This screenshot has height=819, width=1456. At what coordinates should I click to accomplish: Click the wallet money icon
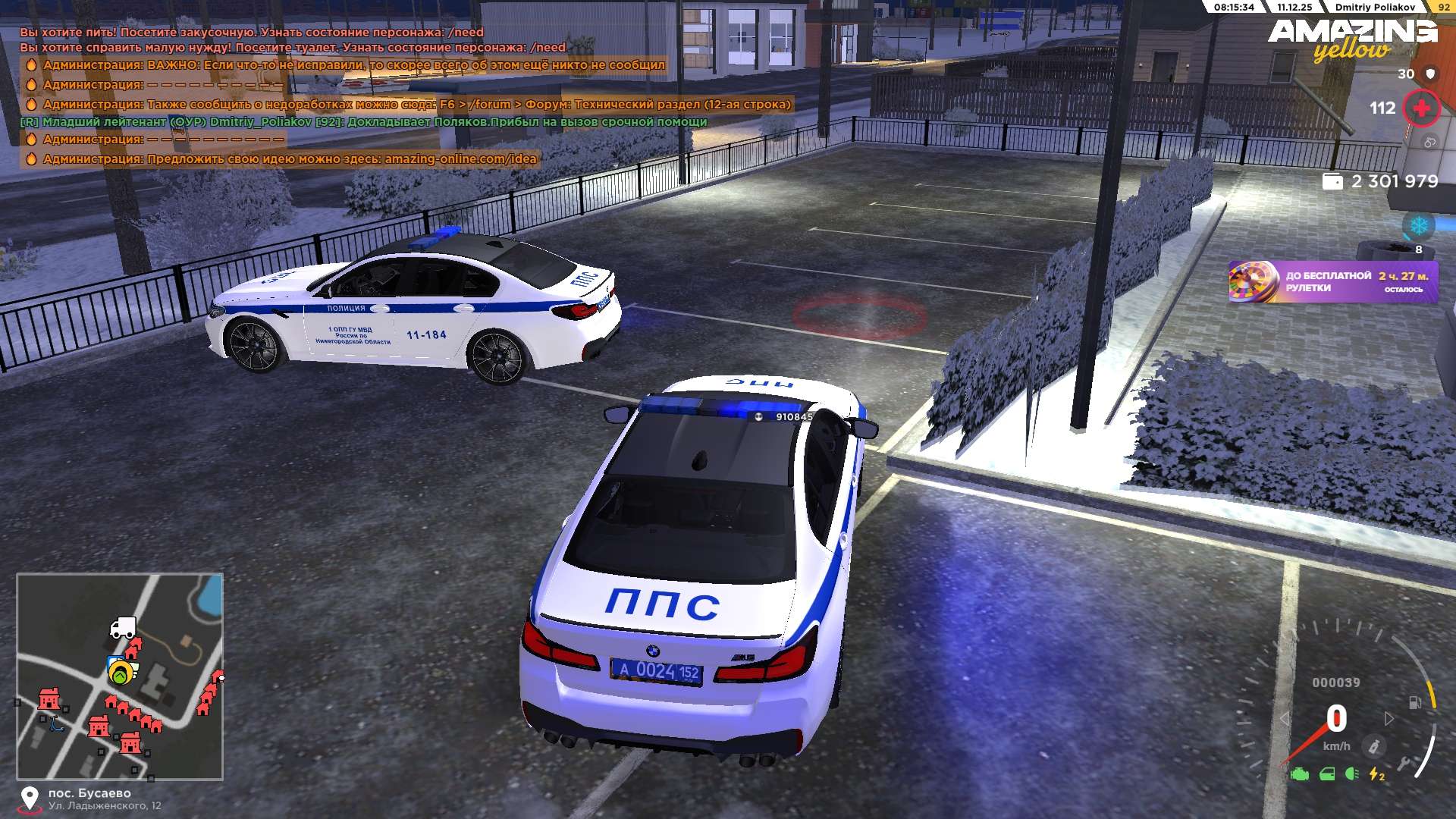[x=1332, y=181]
